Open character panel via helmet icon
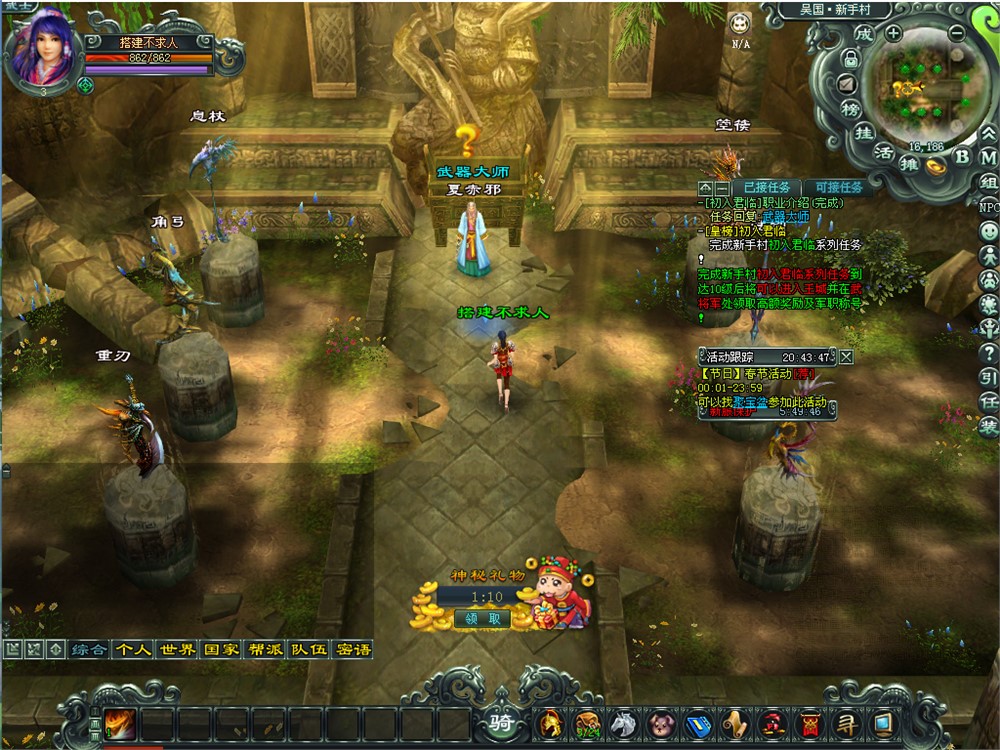The image size is (1000, 750). click(549, 722)
